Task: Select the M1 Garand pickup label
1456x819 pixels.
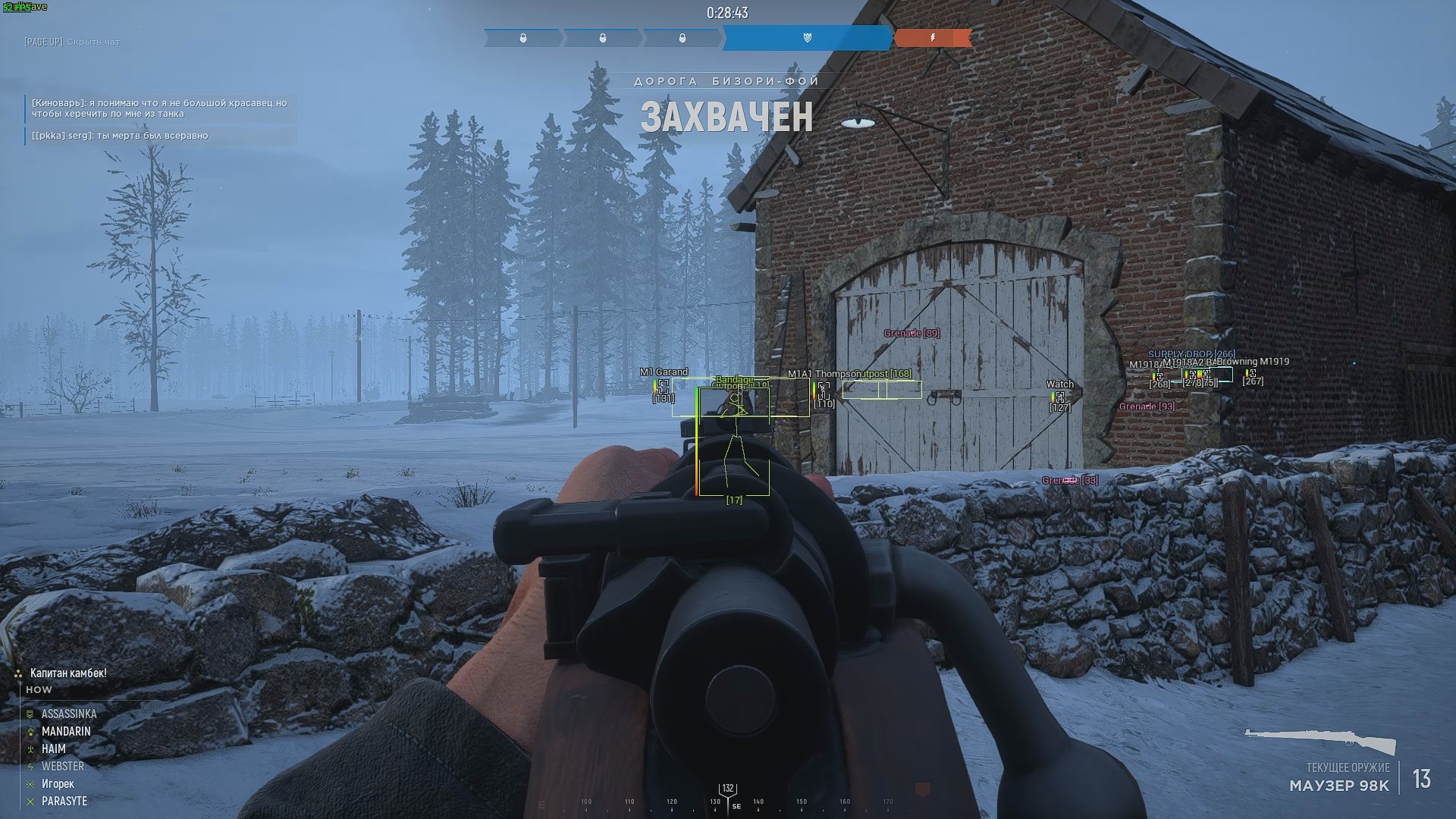Action: 664,372
